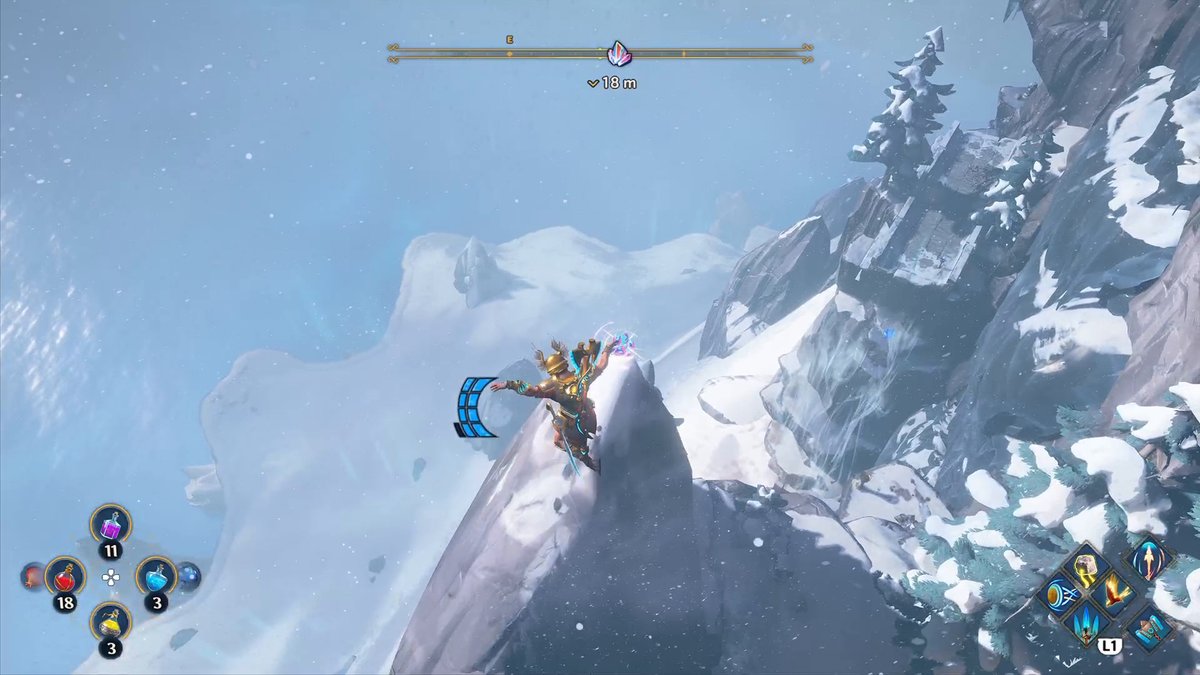Use the red health potion
The image size is (1200, 675).
tap(65, 576)
